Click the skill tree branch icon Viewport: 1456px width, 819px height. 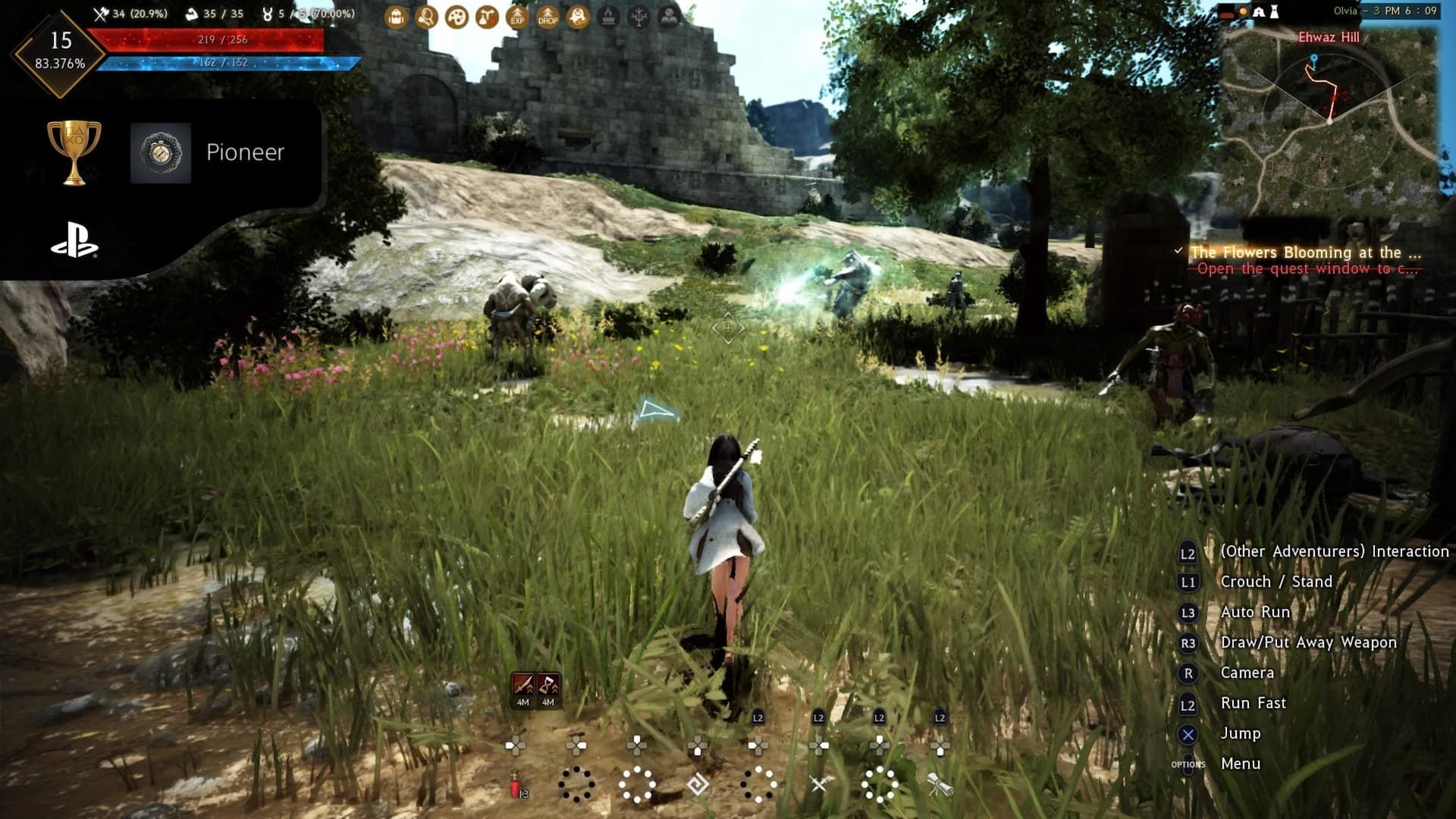[x=639, y=16]
